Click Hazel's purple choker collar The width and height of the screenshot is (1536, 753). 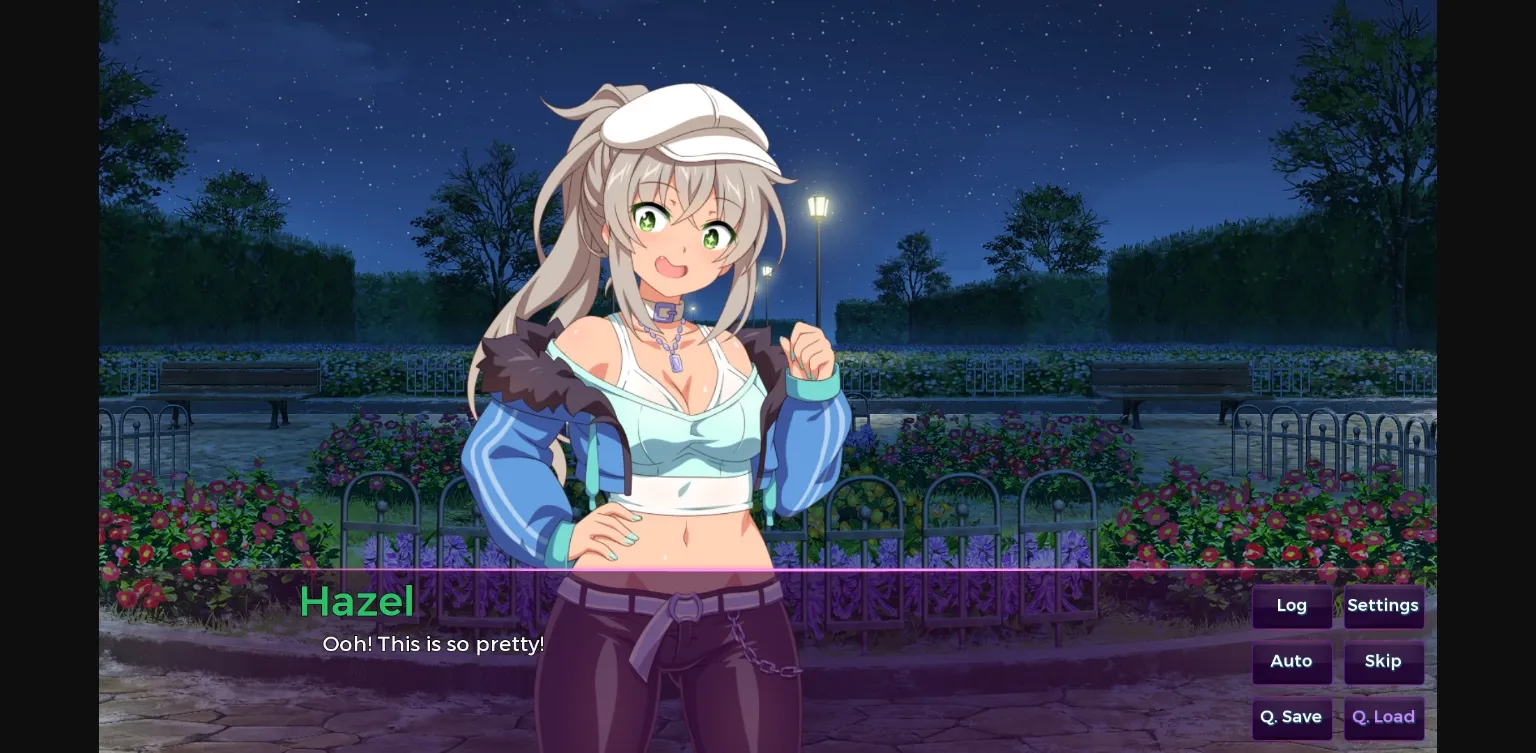point(663,313)
